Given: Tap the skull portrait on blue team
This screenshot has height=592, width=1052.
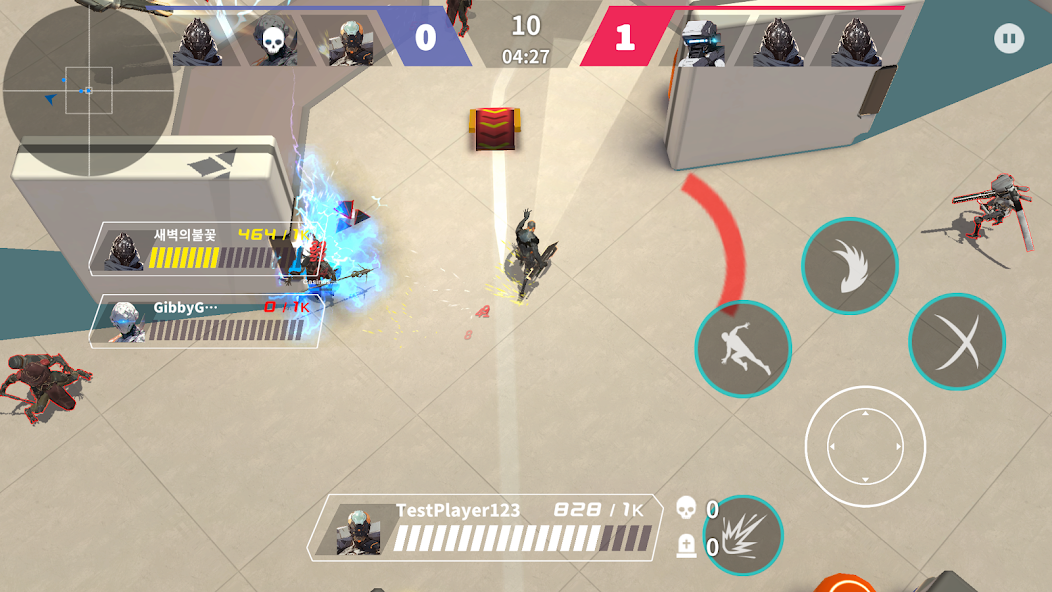Looking at the screenshot, I should point(273,42).
